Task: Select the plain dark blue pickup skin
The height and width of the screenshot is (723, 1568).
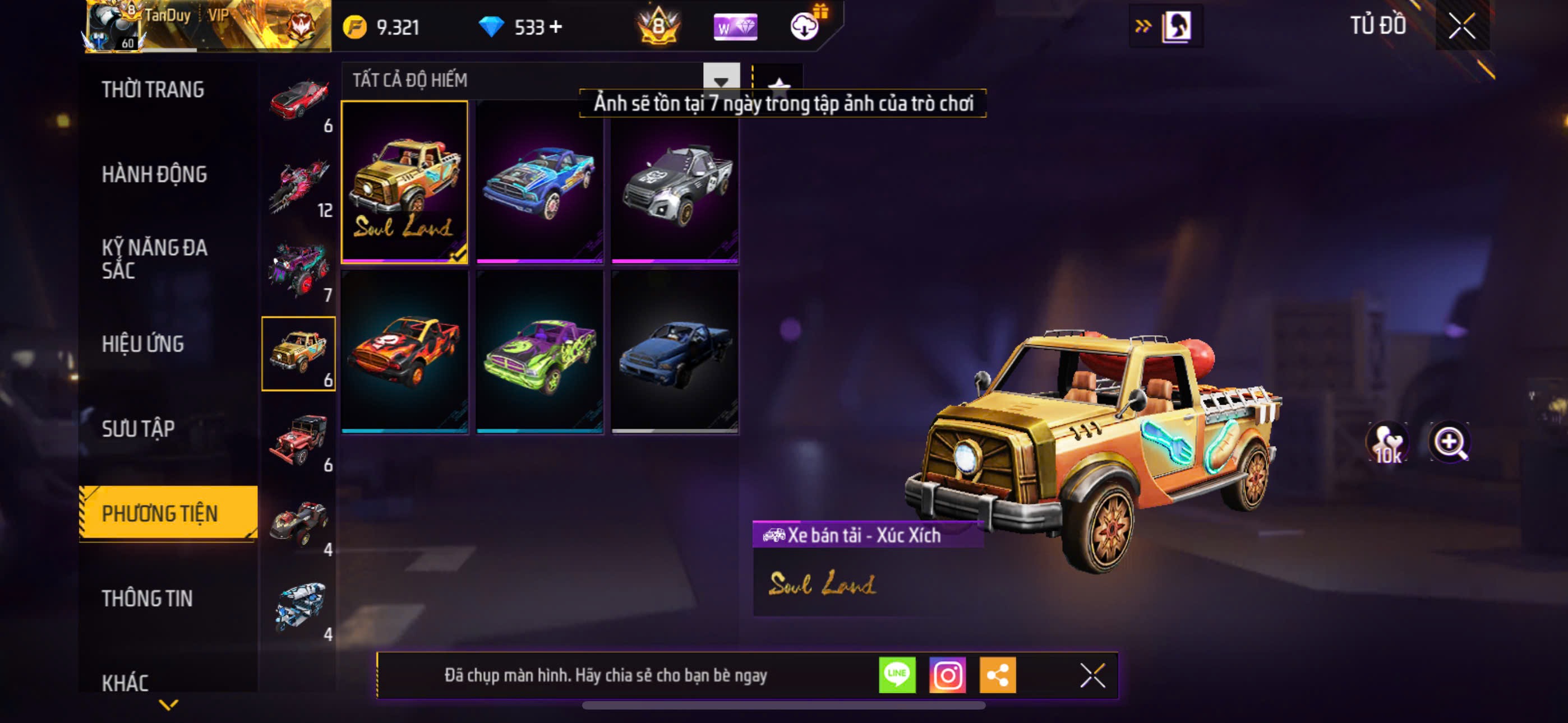Action: 675,352
